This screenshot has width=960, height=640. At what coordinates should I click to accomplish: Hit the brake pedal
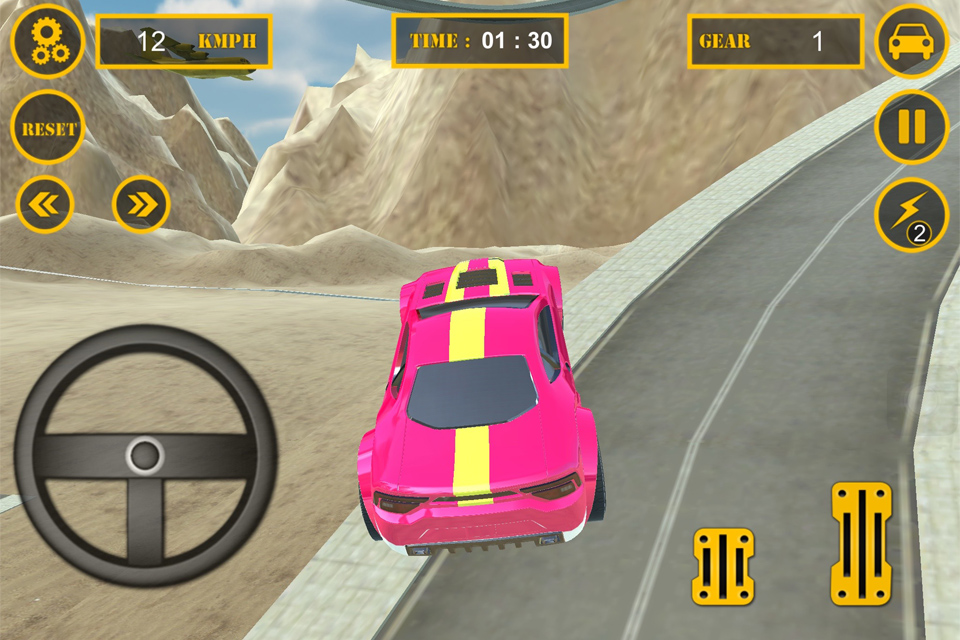[x=722, y=566]
